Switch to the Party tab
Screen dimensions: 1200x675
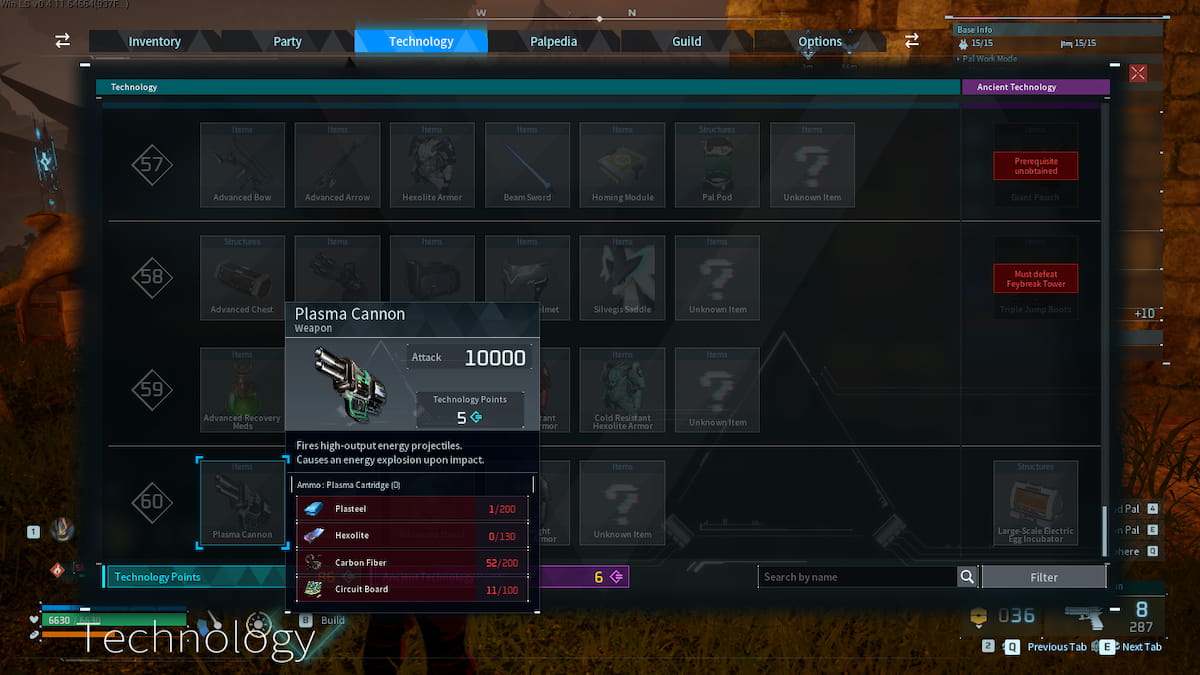(x=287, y=41)
